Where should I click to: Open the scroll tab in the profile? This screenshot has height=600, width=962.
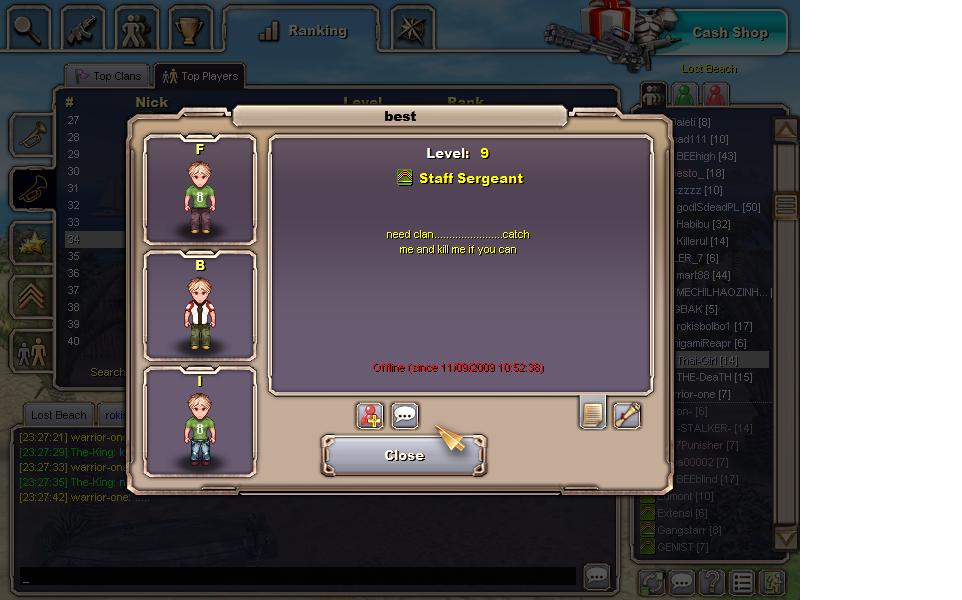(626, 414)
